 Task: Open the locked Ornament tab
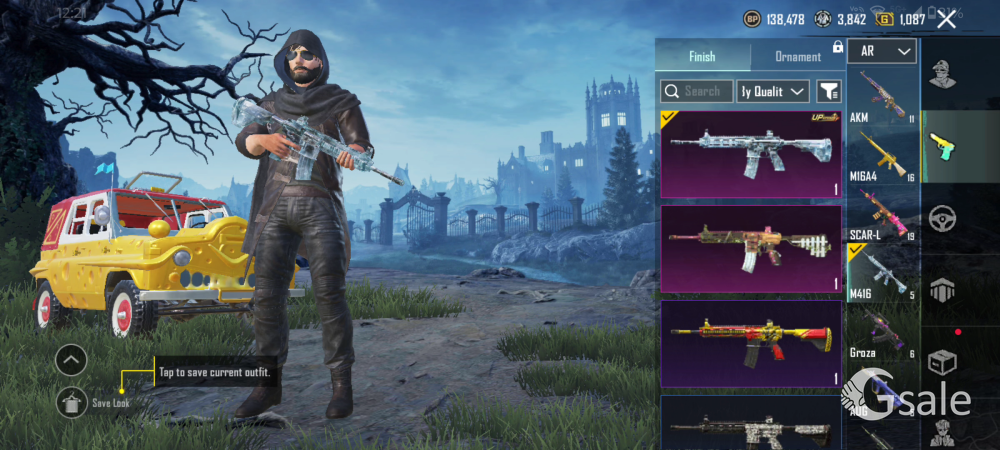click(x=798, y=56)
